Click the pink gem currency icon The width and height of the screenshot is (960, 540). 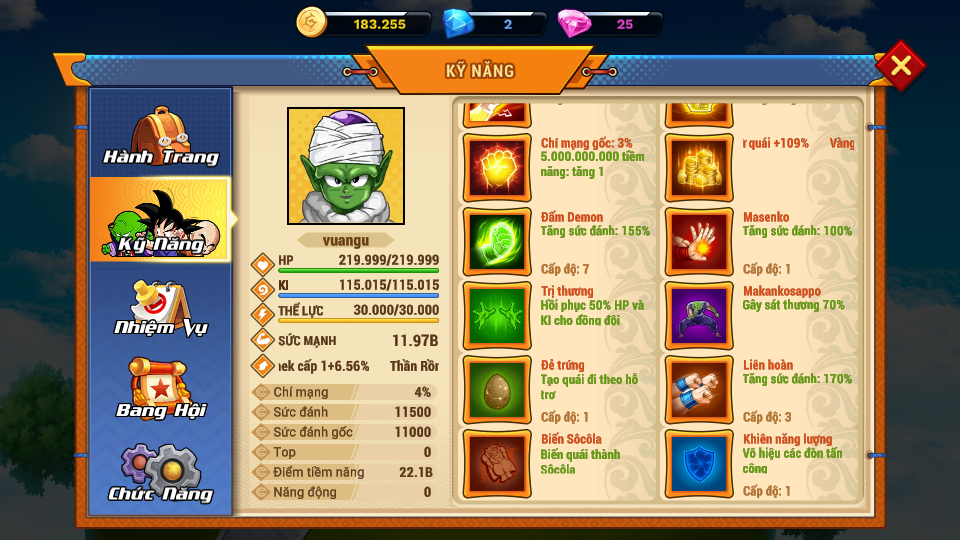coord(573,23)
